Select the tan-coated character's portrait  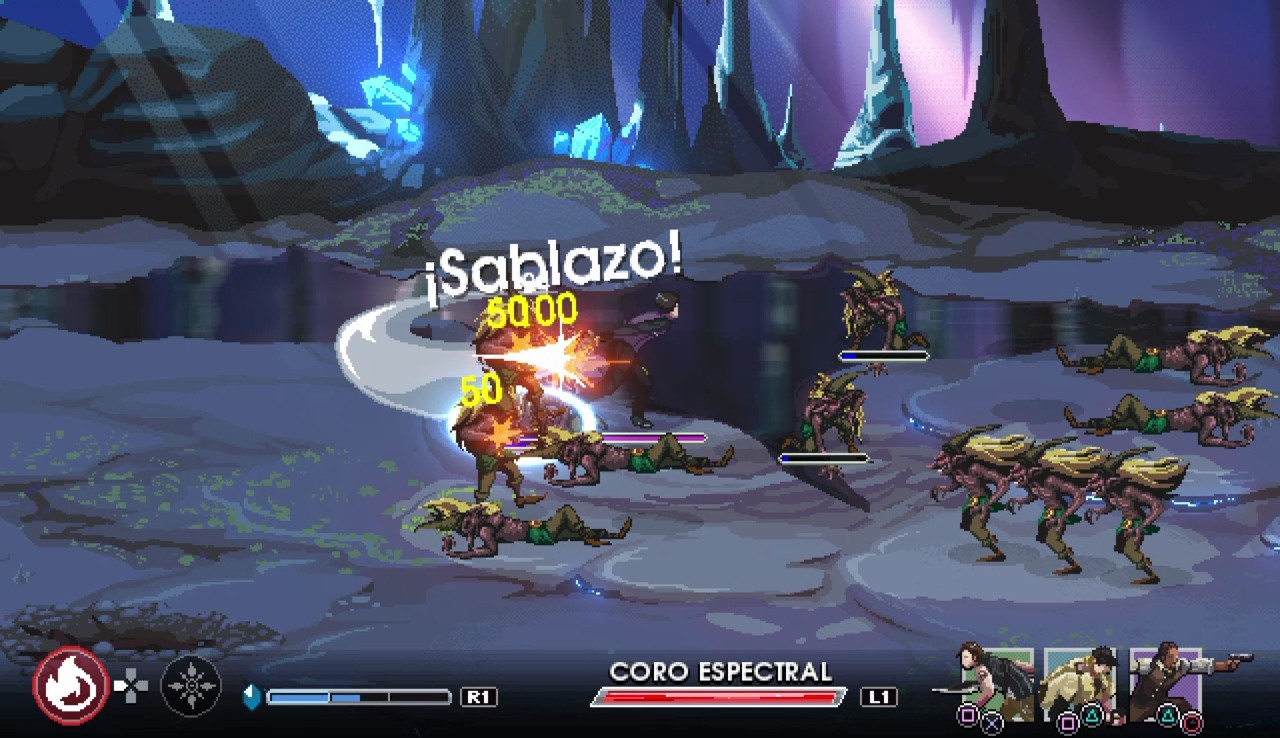[1080, 682]
